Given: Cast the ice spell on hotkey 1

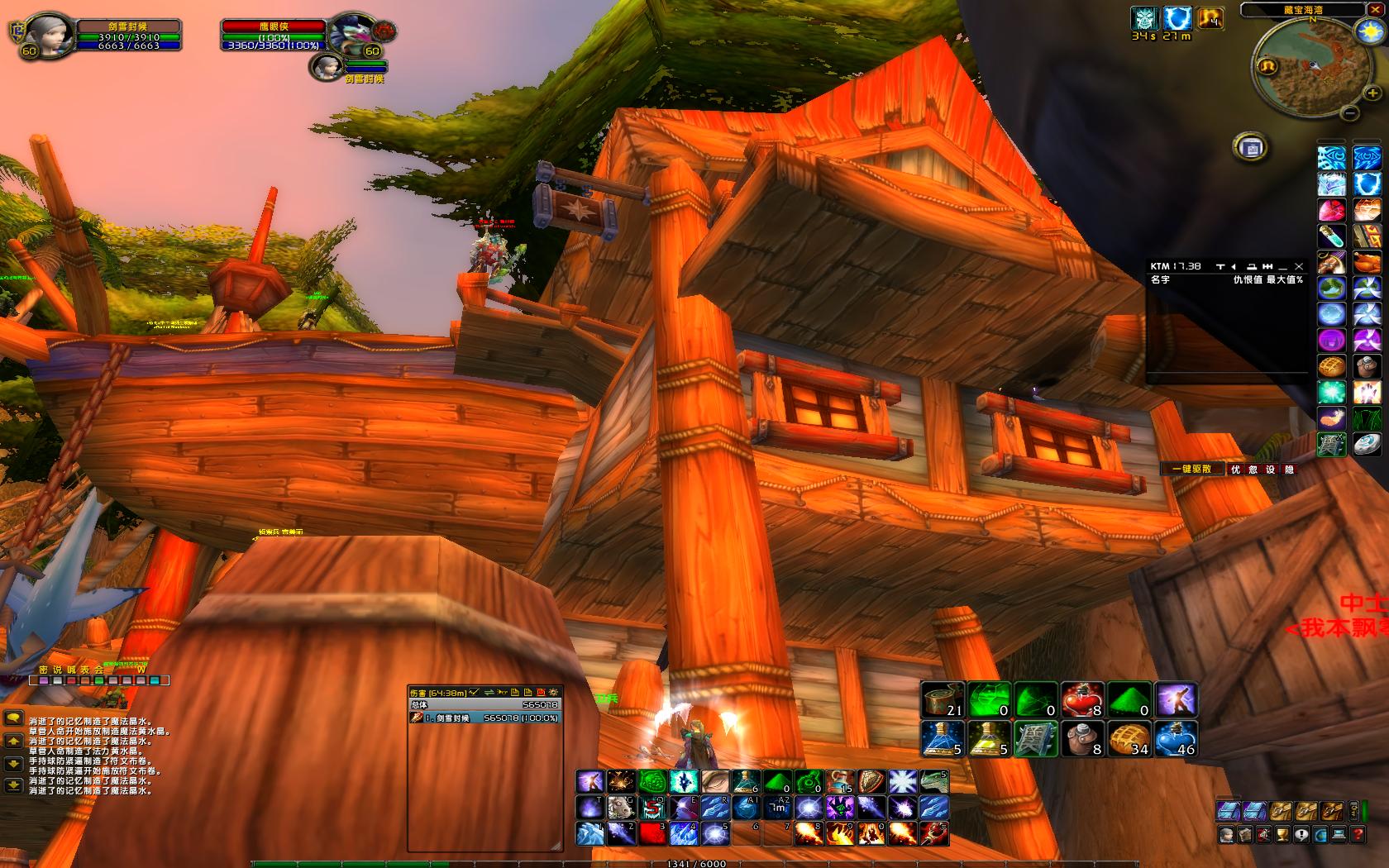Looking at the screenshot, I should pos(589,832).
